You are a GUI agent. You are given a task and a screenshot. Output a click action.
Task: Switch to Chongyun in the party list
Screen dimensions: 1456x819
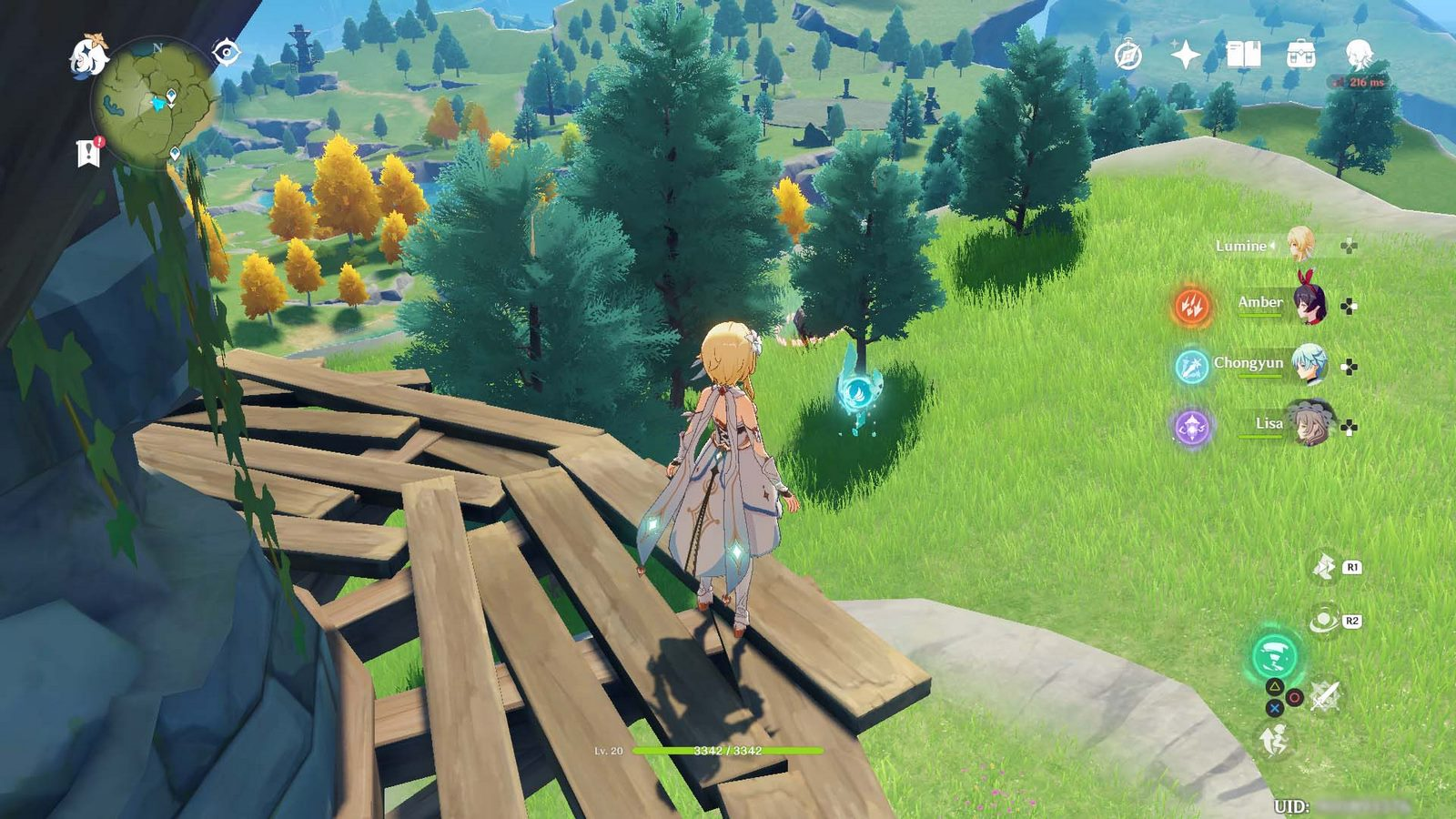click(x=1309, y=365)
